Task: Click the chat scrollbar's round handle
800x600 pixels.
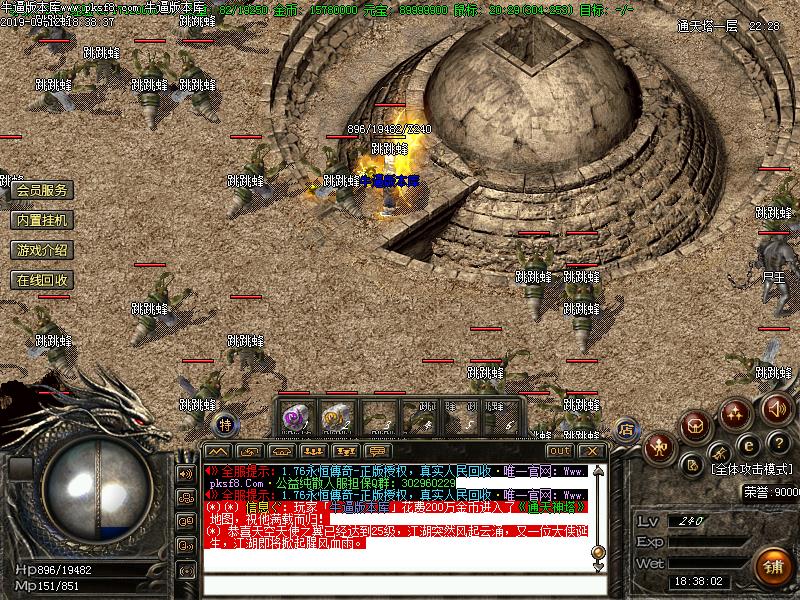Action: coord(598,552)
